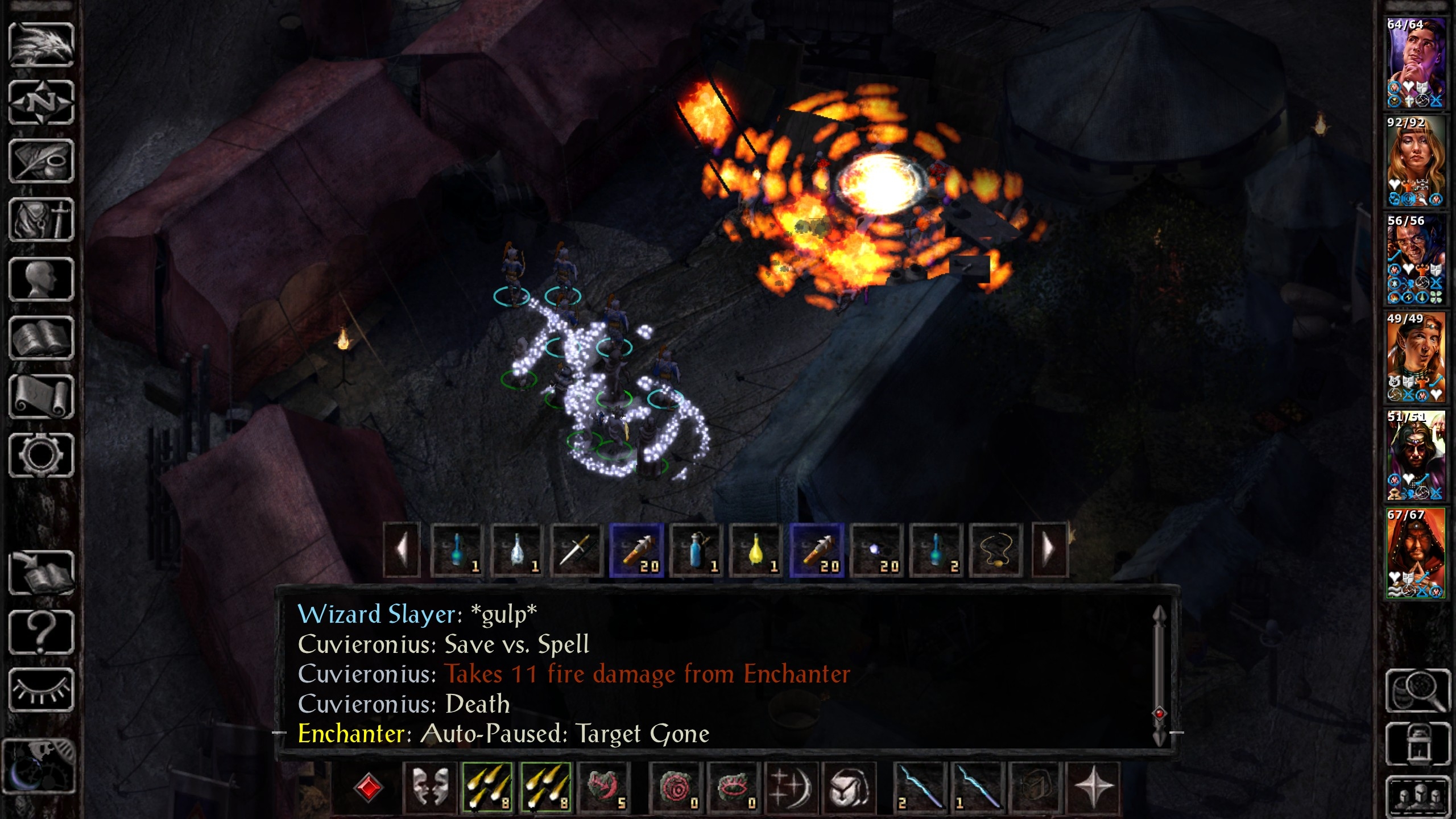Click the question mark help button
Image resolution: width=1456 pixels, height=819 pixels.
click(41, 632)
